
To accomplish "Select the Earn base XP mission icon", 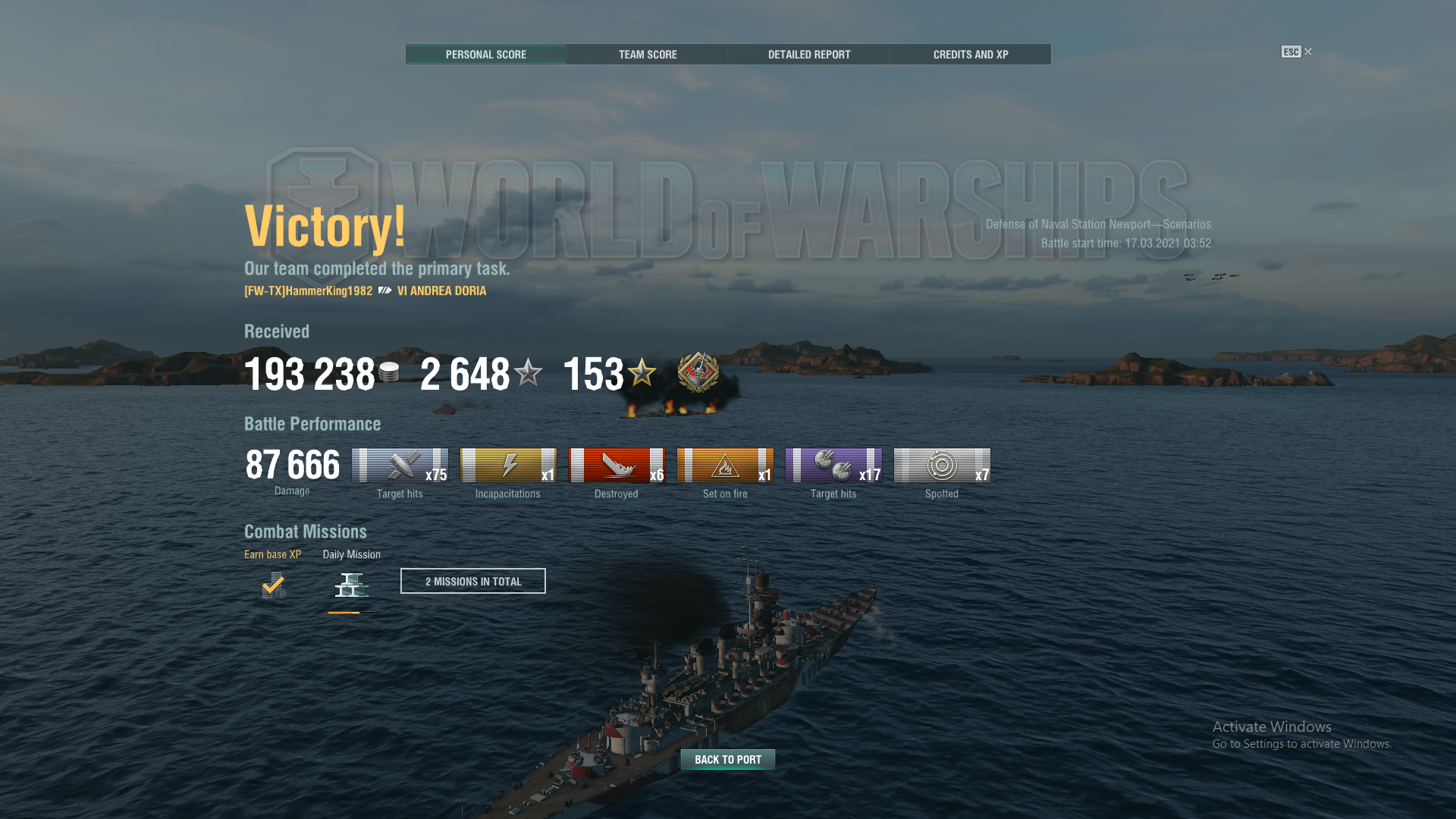I will [x=274, y=585].
